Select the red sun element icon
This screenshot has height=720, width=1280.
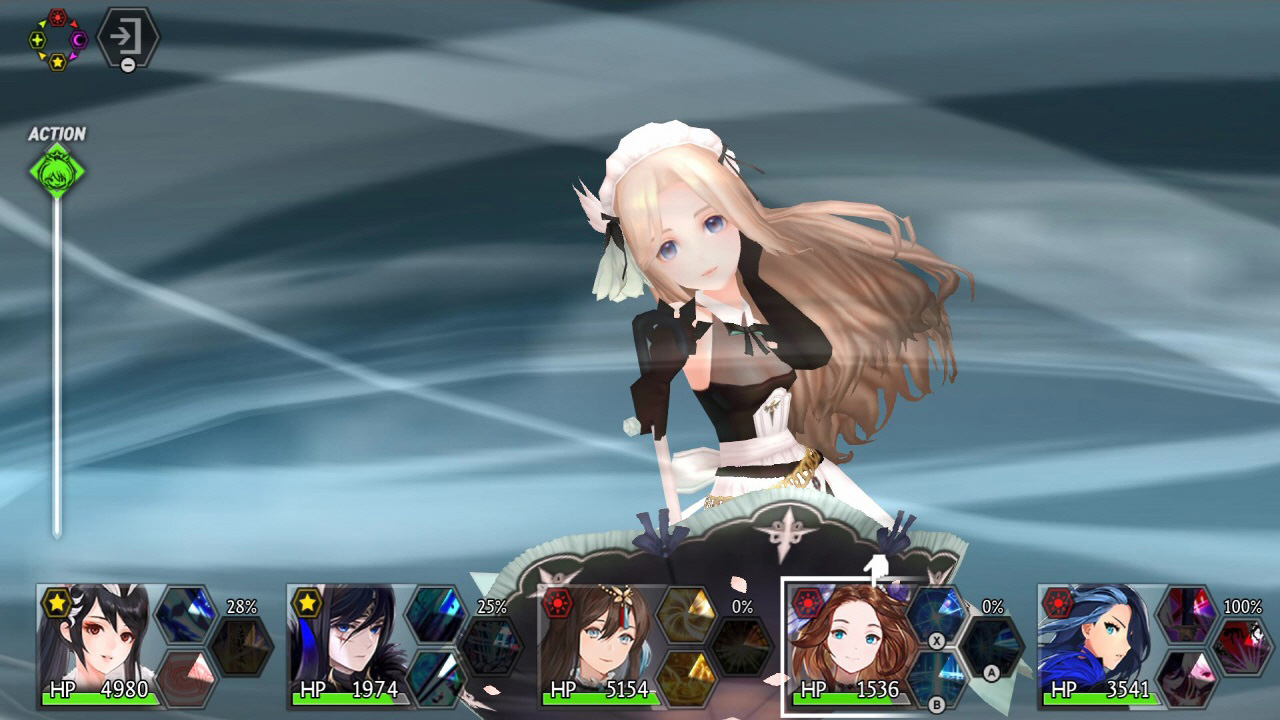(57, 17)
